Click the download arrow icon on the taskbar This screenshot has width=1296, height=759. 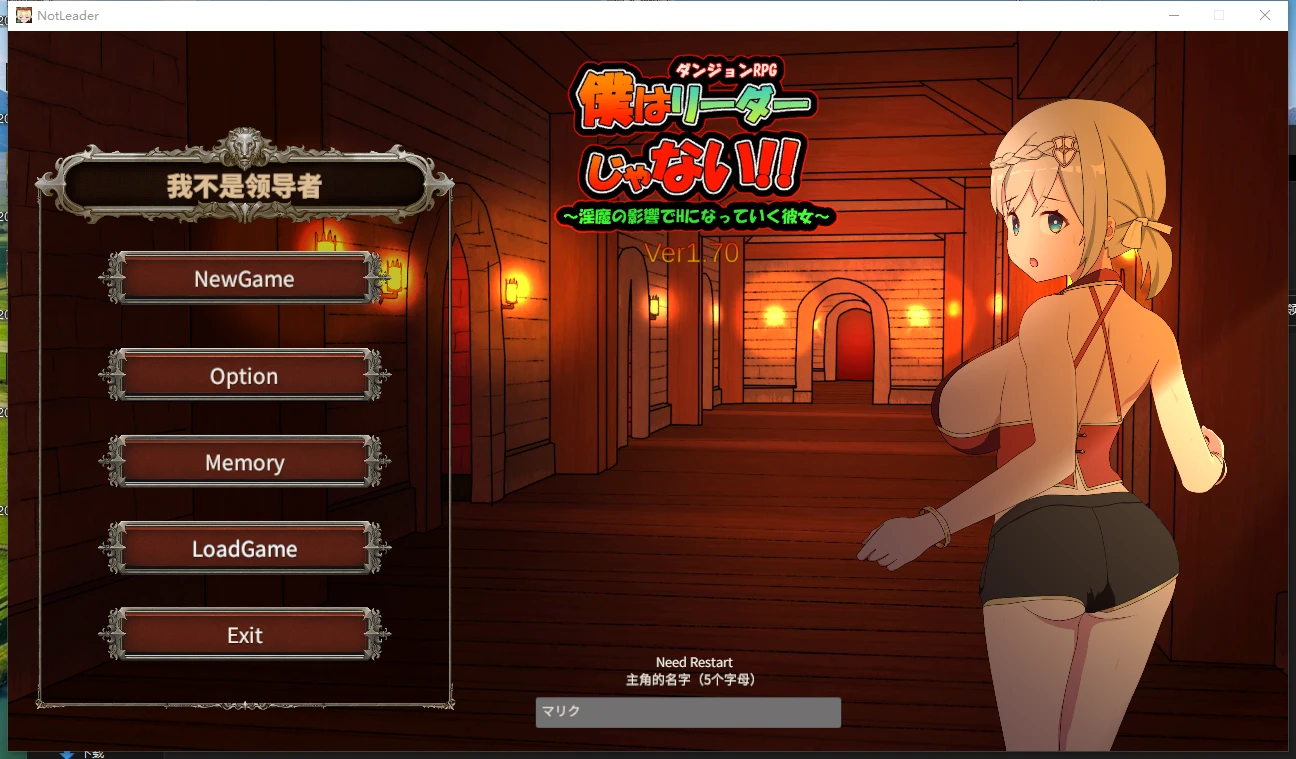point(68,753)
